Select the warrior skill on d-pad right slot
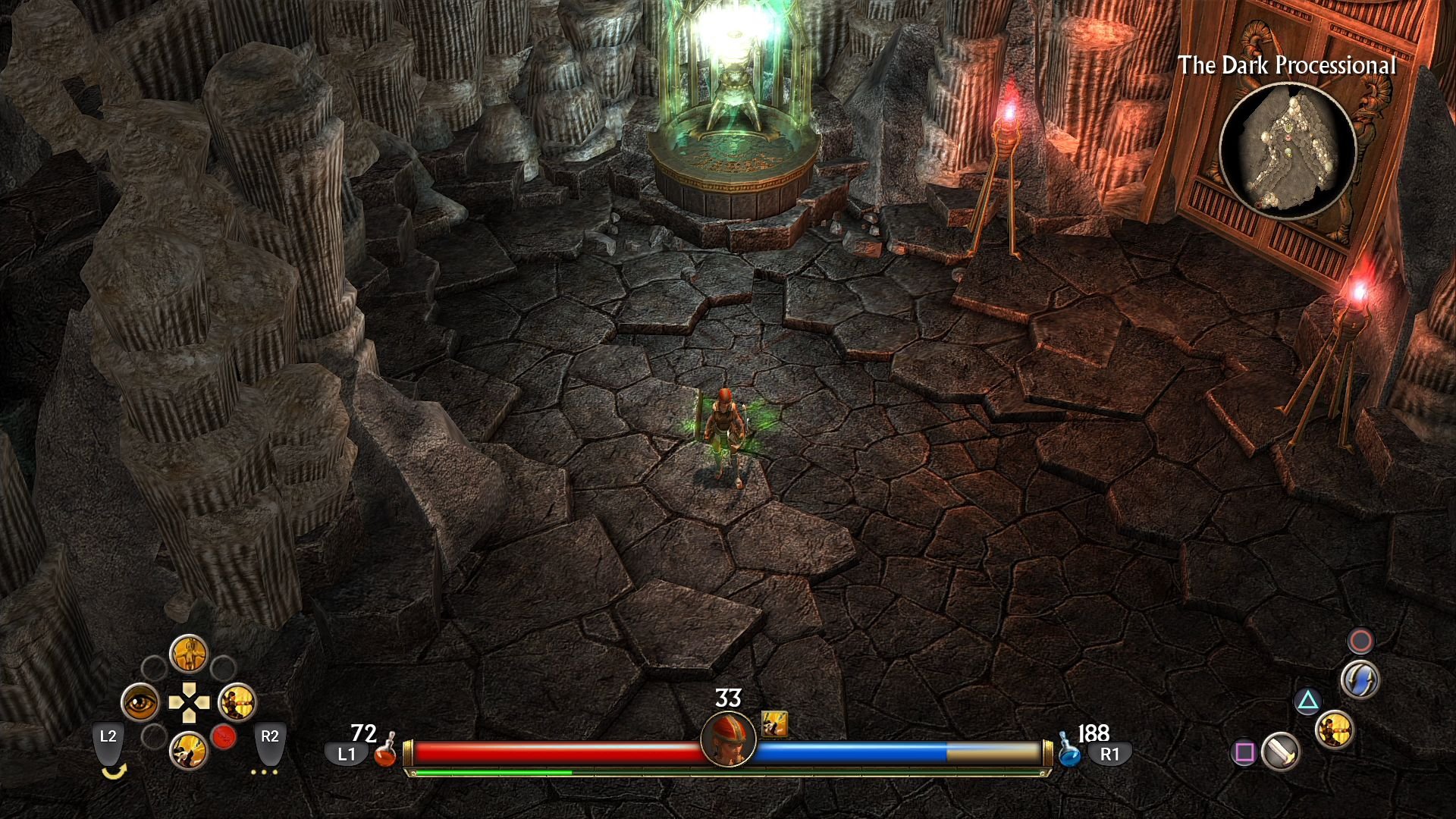 [237, 703]
